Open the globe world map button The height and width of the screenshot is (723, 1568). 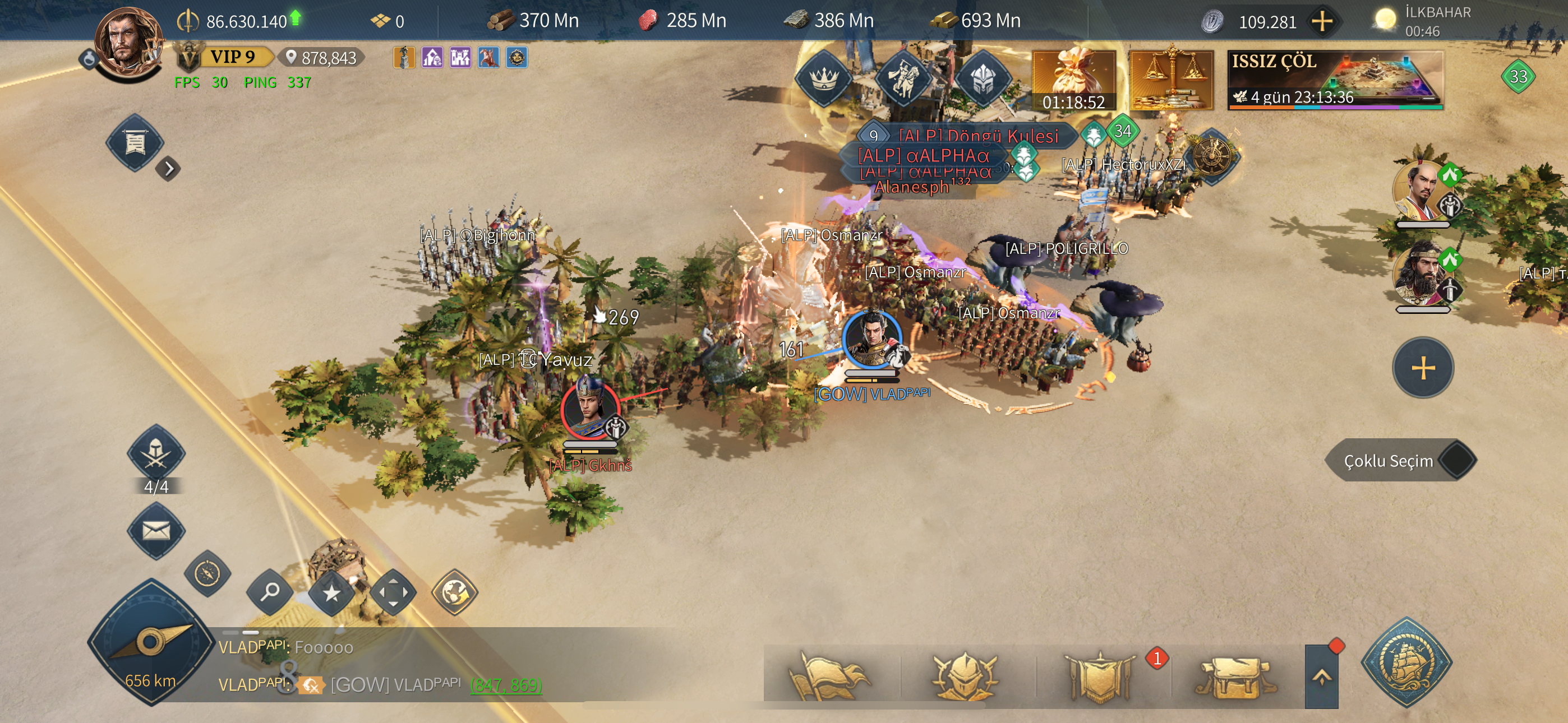[454, 592]
